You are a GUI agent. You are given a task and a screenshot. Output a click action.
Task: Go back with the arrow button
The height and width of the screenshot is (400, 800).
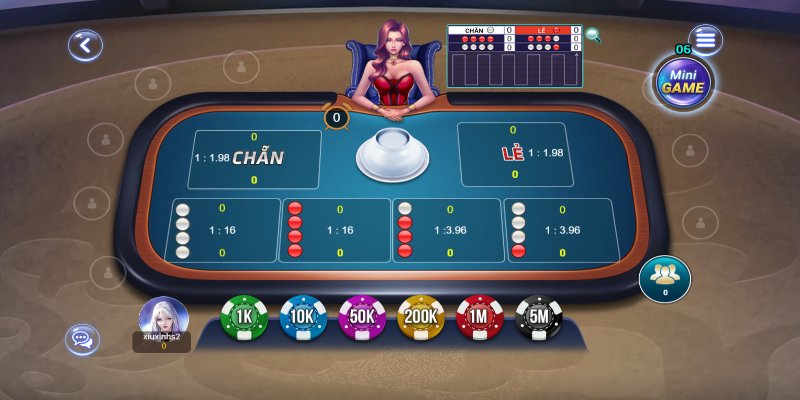coord(86,44)
